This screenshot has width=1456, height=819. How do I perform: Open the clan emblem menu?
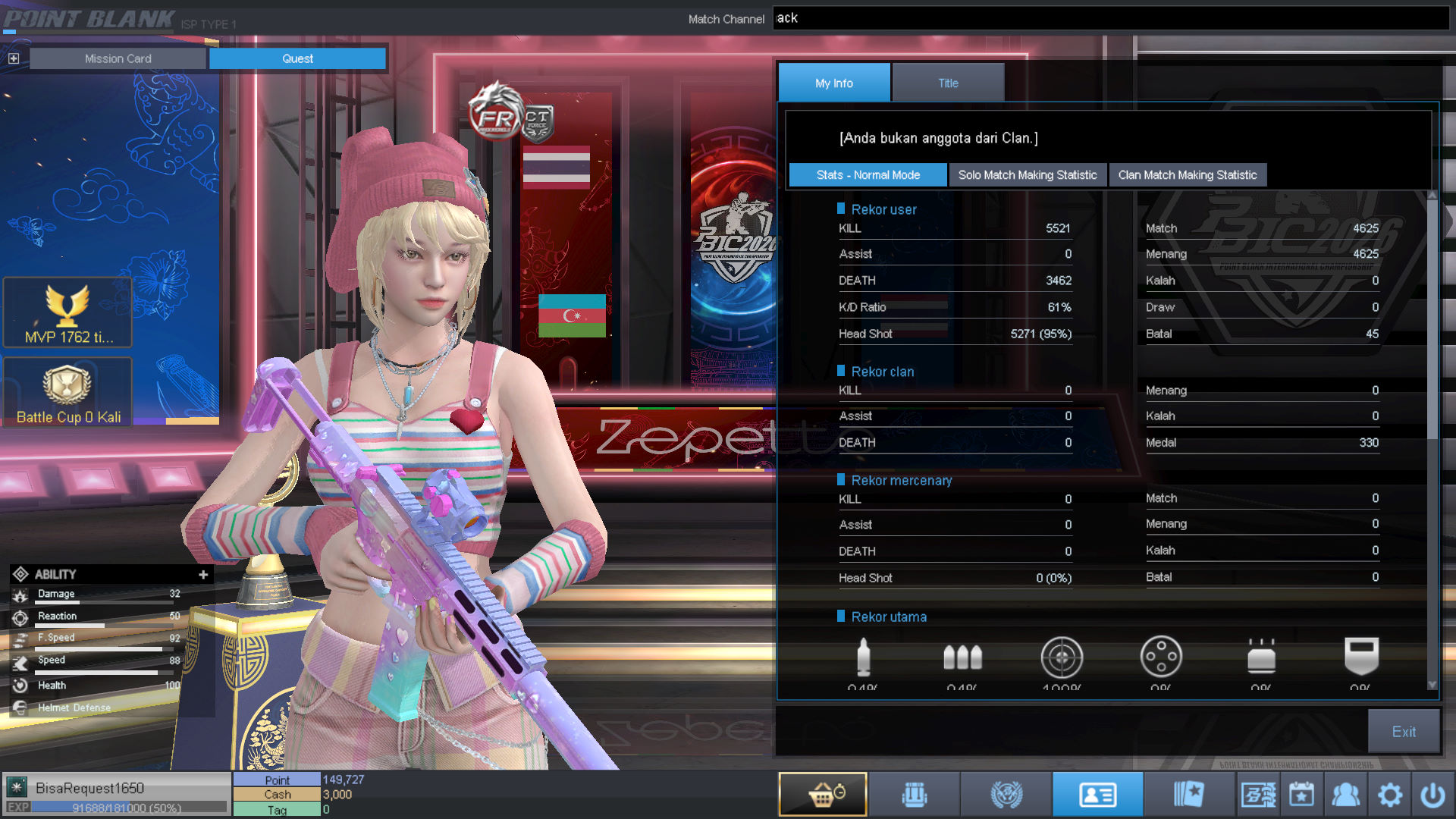(1006, 794)
